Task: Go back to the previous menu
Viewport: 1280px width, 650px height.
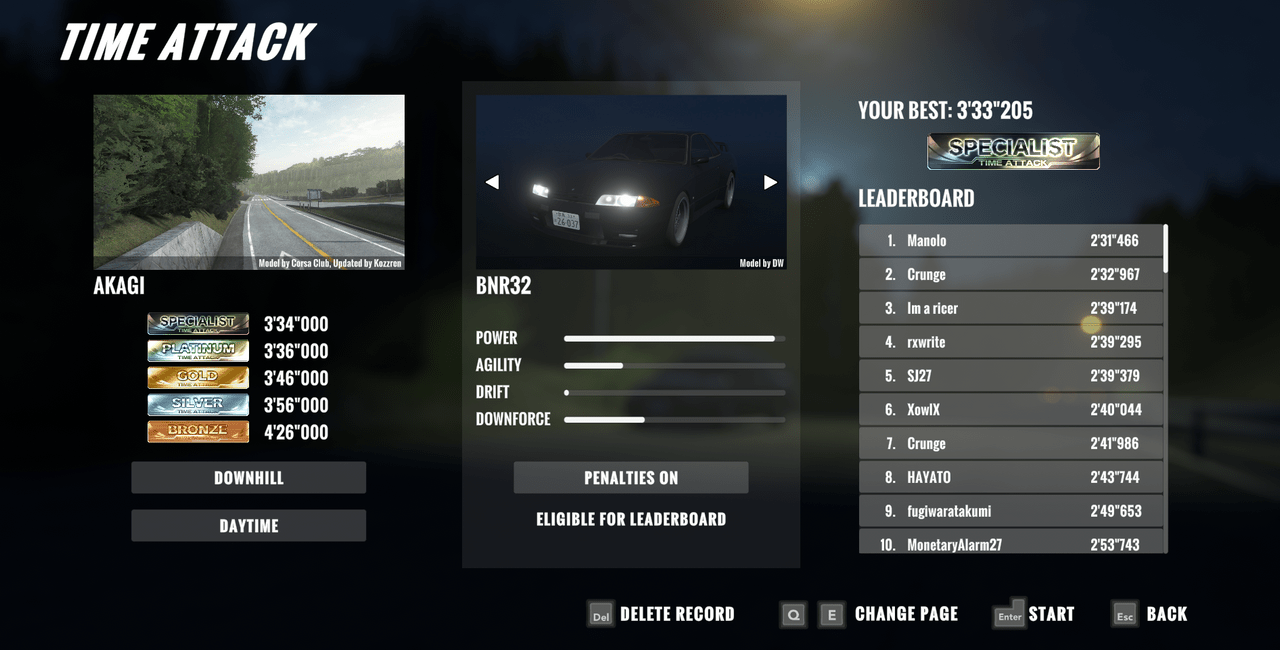Action: pos(1151,614)
